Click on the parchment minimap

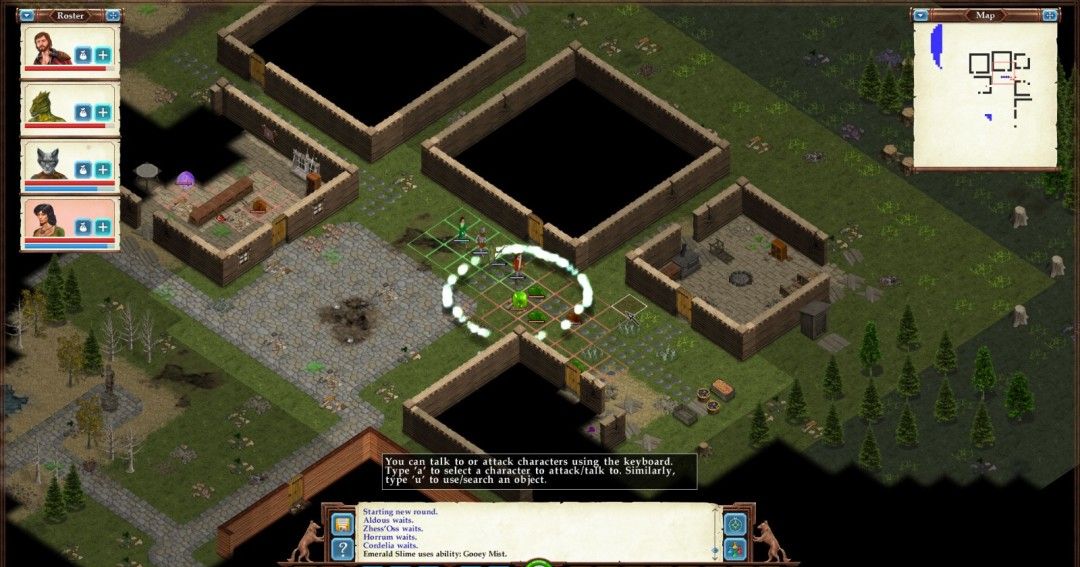point(984,95)
